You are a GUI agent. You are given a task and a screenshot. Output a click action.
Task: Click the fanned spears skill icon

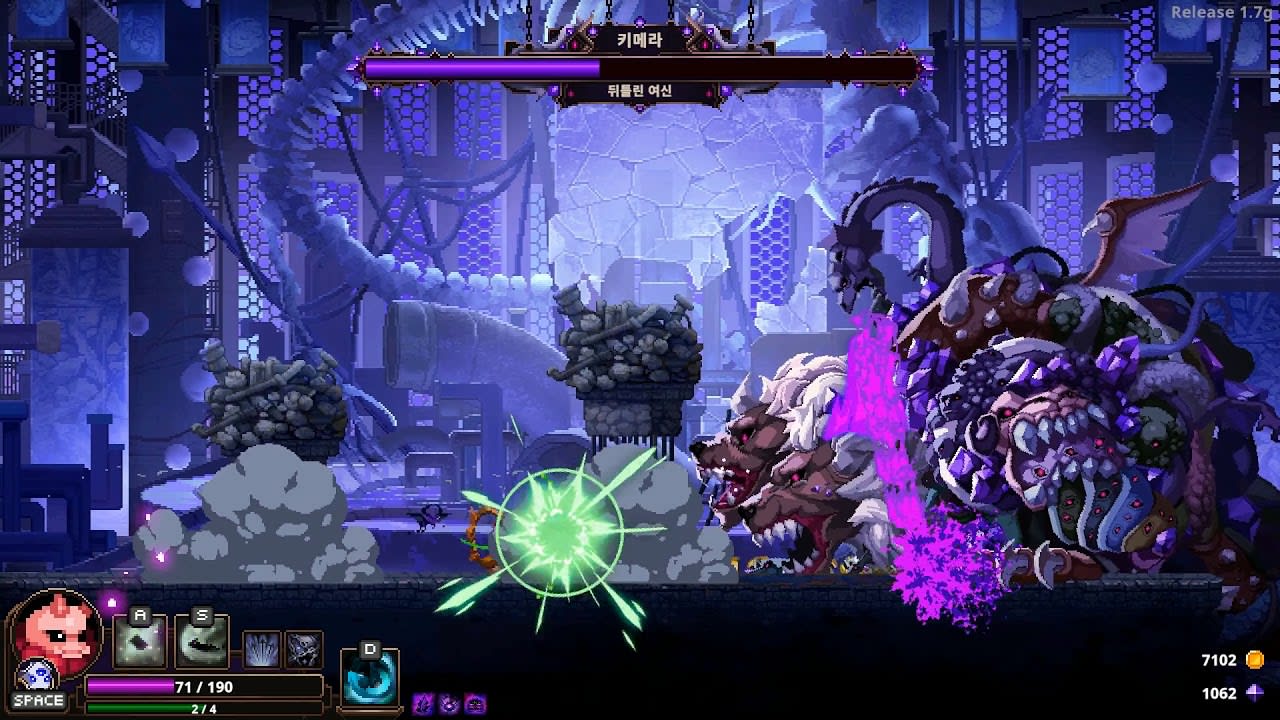pos(262,650)
